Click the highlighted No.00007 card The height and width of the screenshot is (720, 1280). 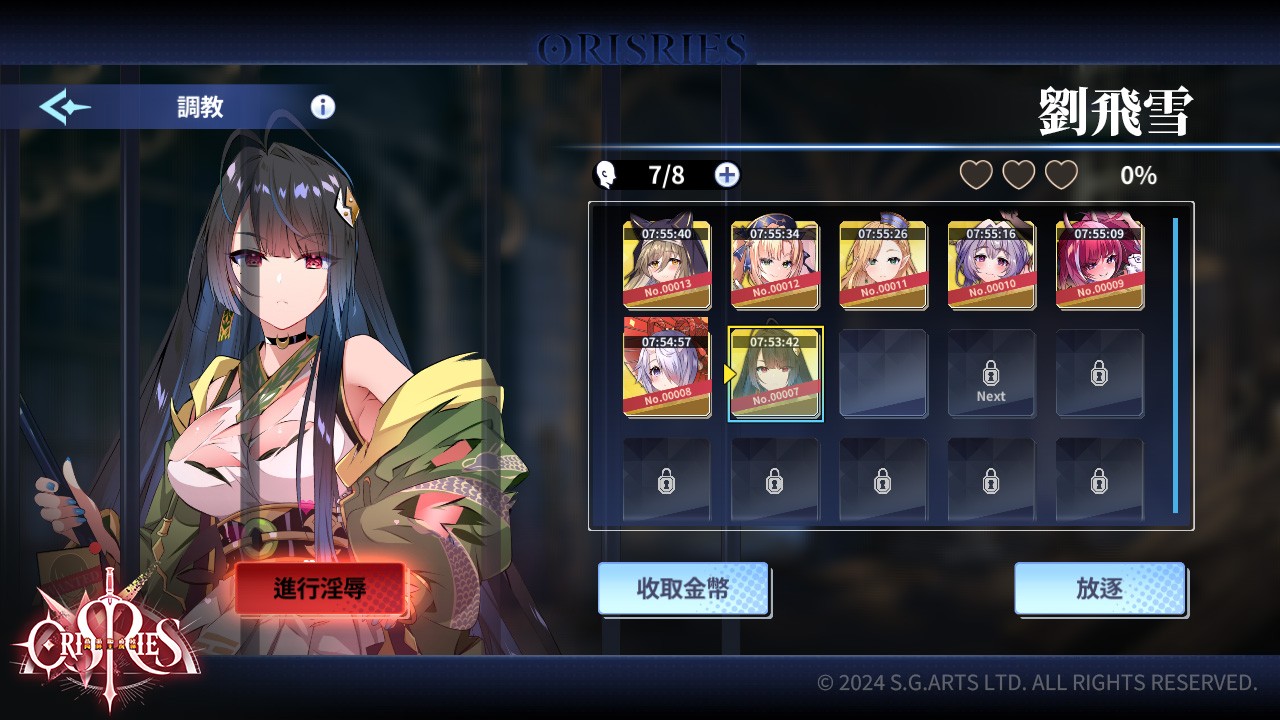click(x=775, y=373)
